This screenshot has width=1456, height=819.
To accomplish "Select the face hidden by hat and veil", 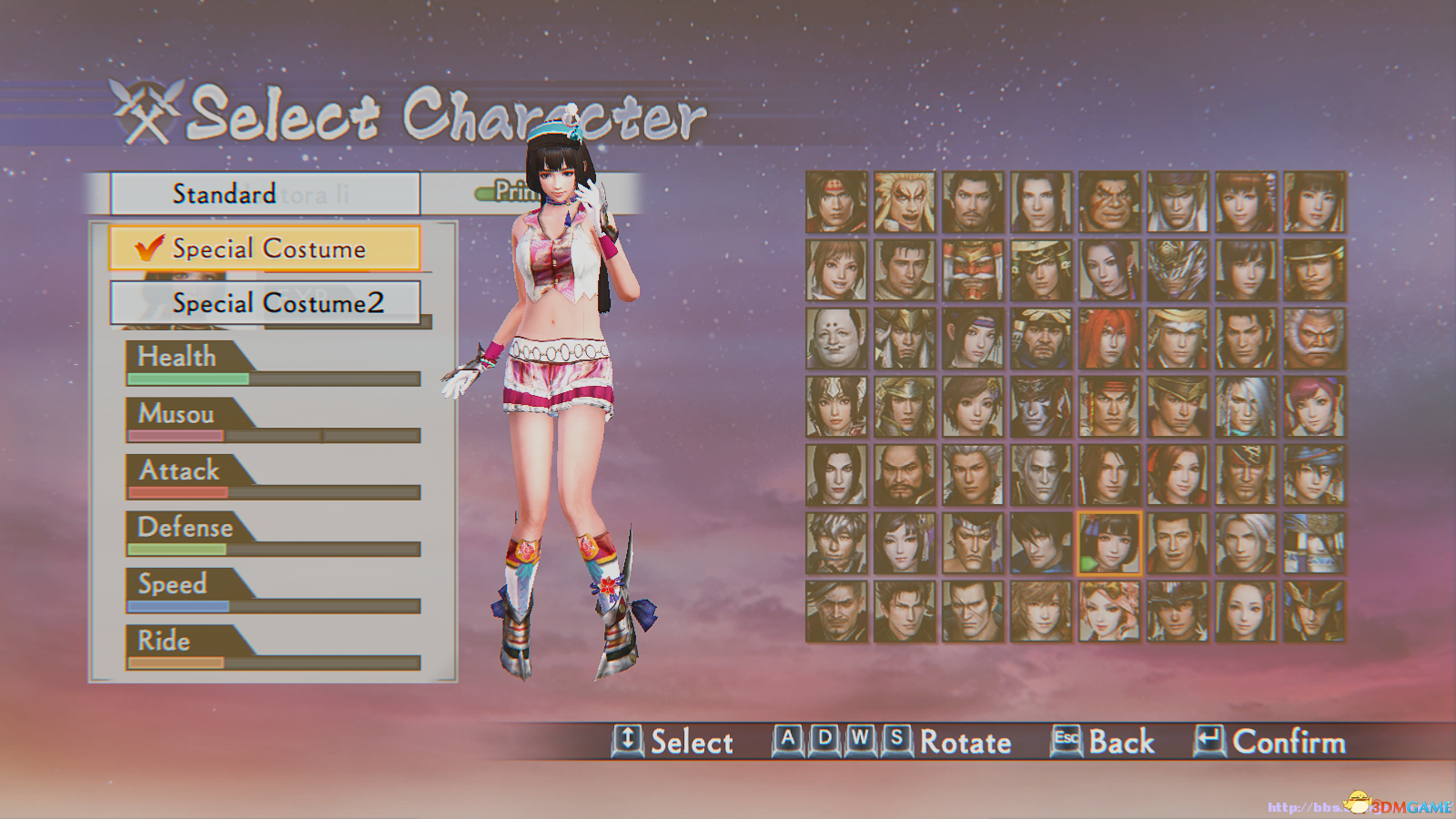I will [1314, 543].
